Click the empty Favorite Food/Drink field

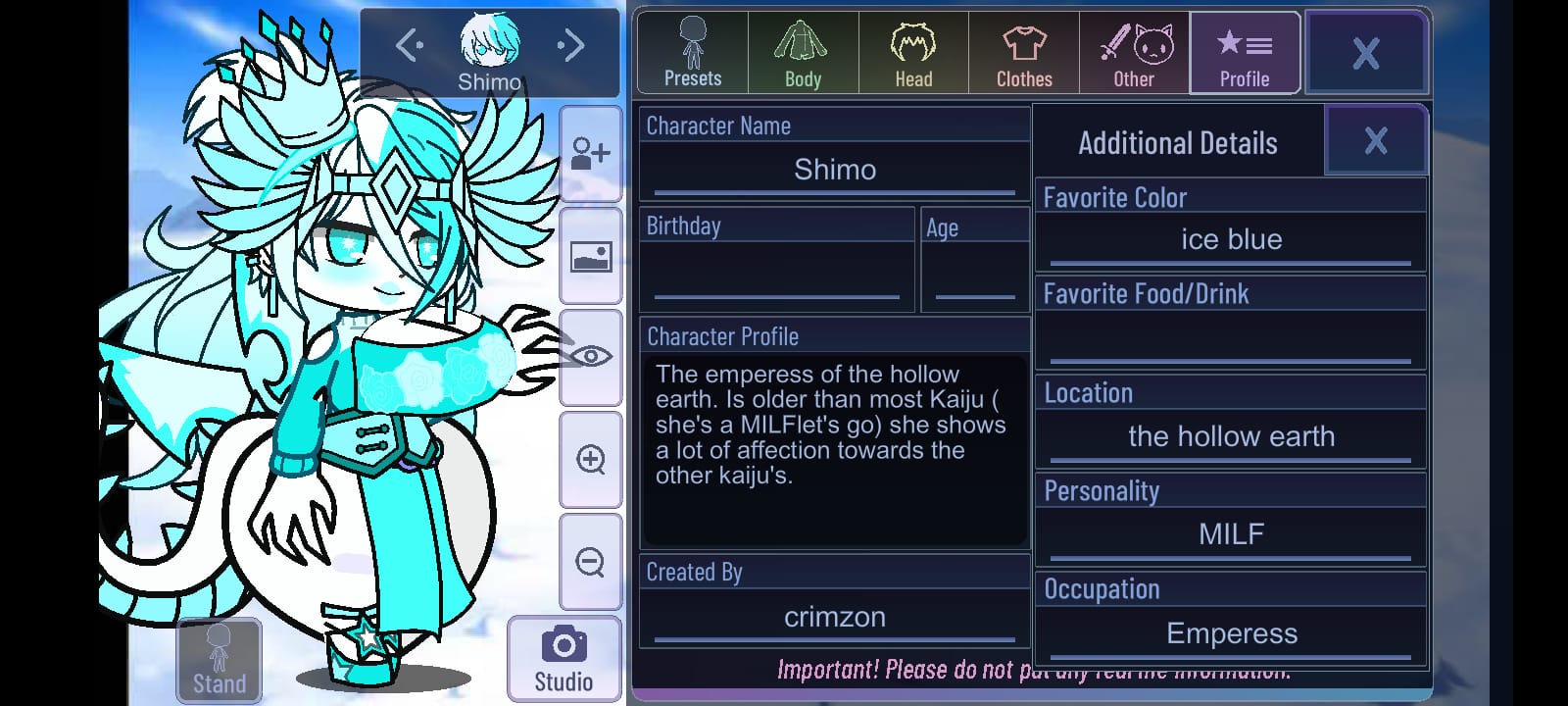[x=1231, y=339]
